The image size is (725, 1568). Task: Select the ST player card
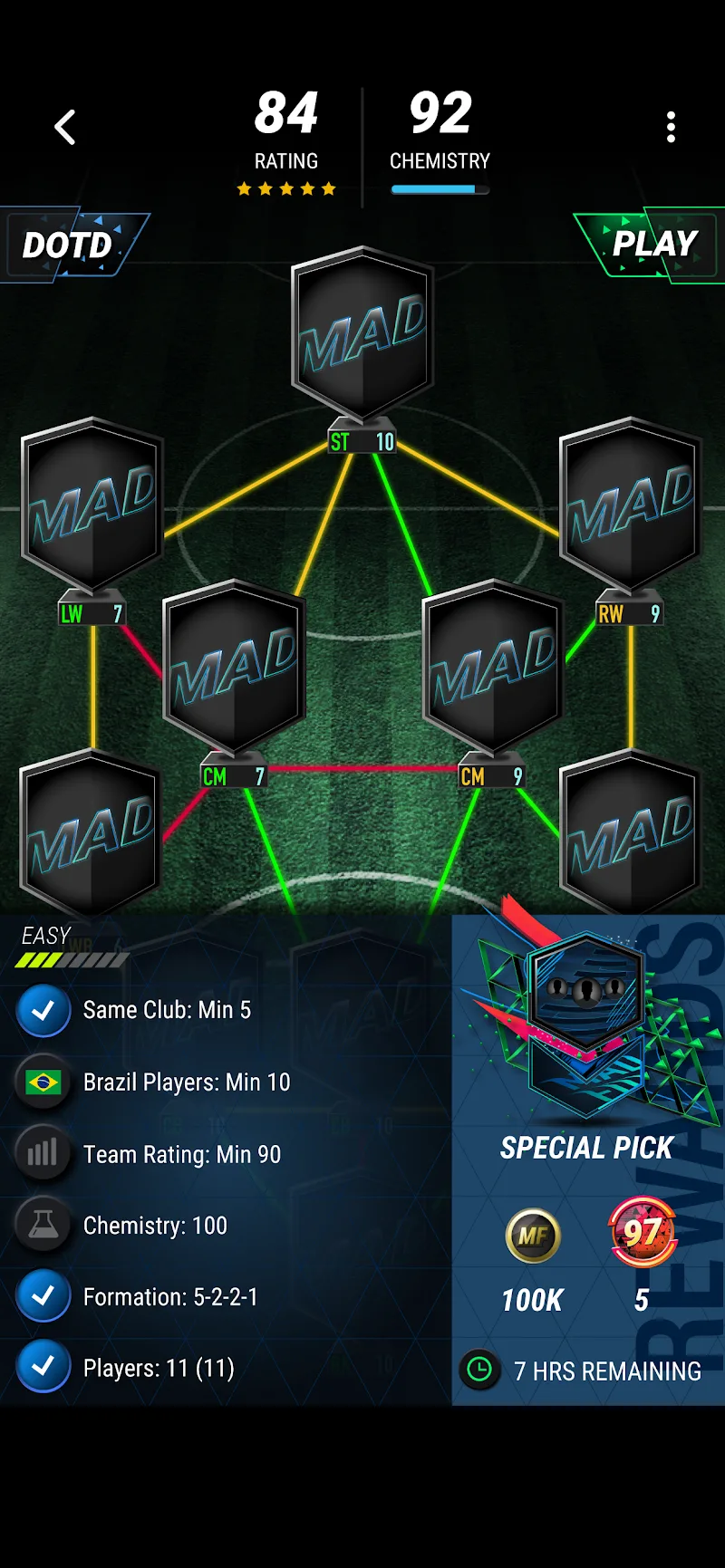click(x=362, y=335)
